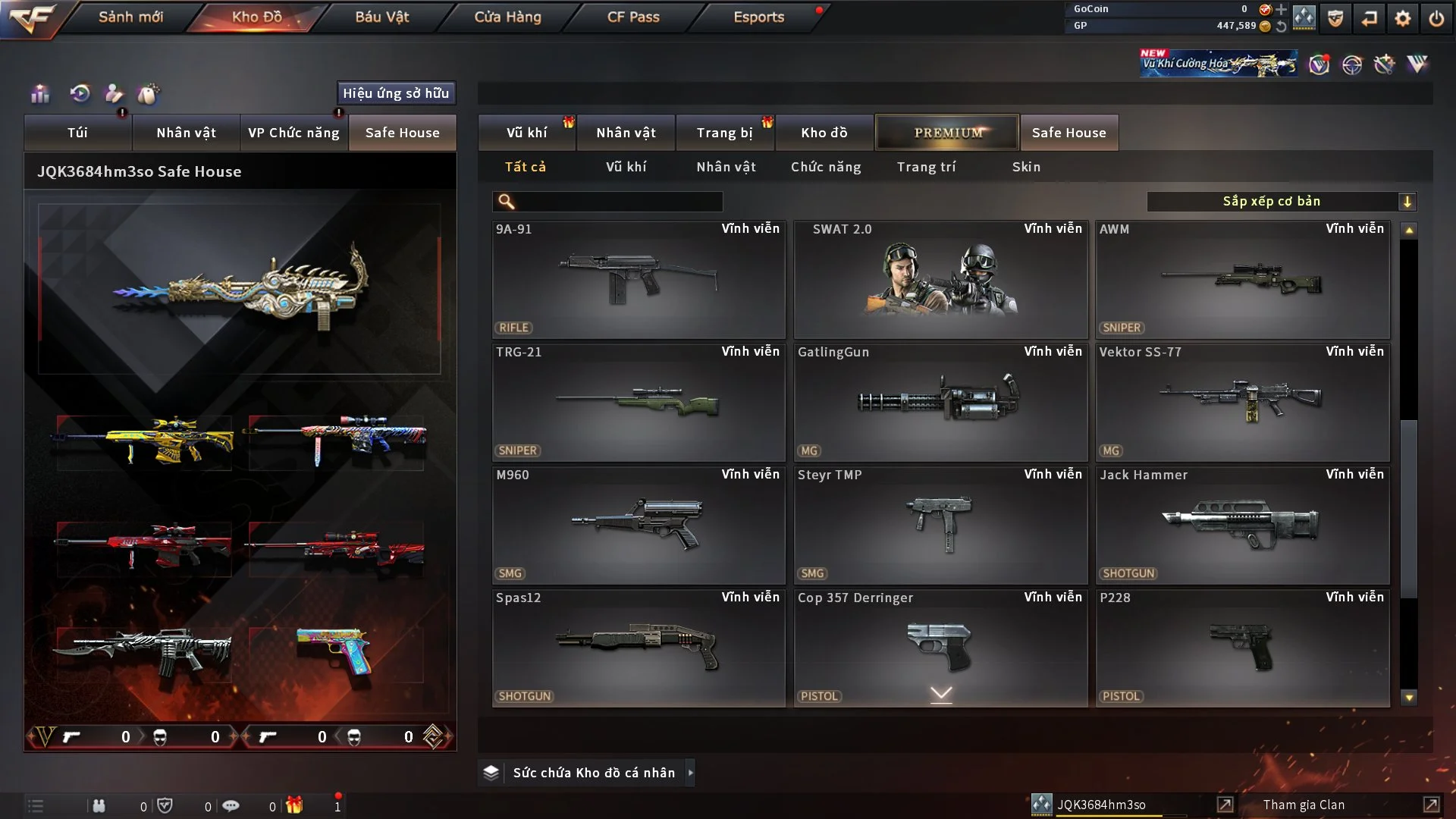
Task: Click the Tham gia Clan button
Action: [x=1304, y=805]
